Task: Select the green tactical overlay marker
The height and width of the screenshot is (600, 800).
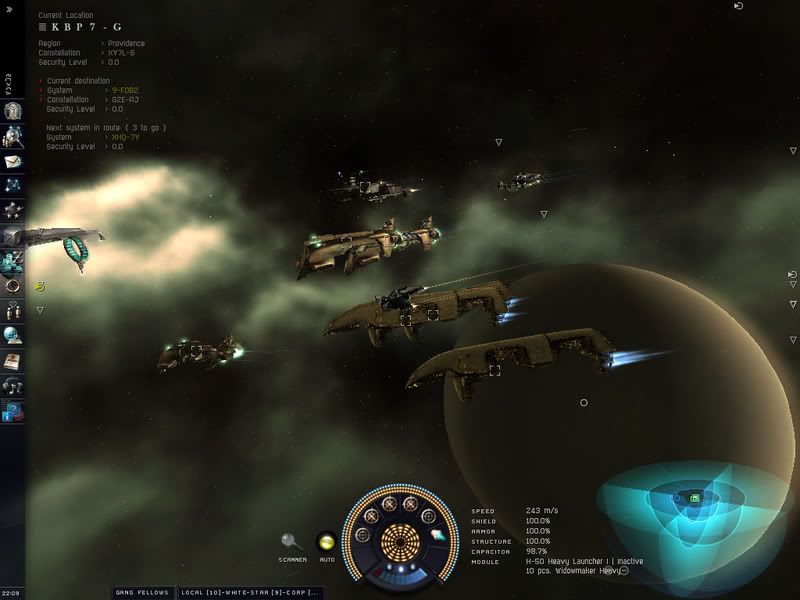Action: coord(694,497)
